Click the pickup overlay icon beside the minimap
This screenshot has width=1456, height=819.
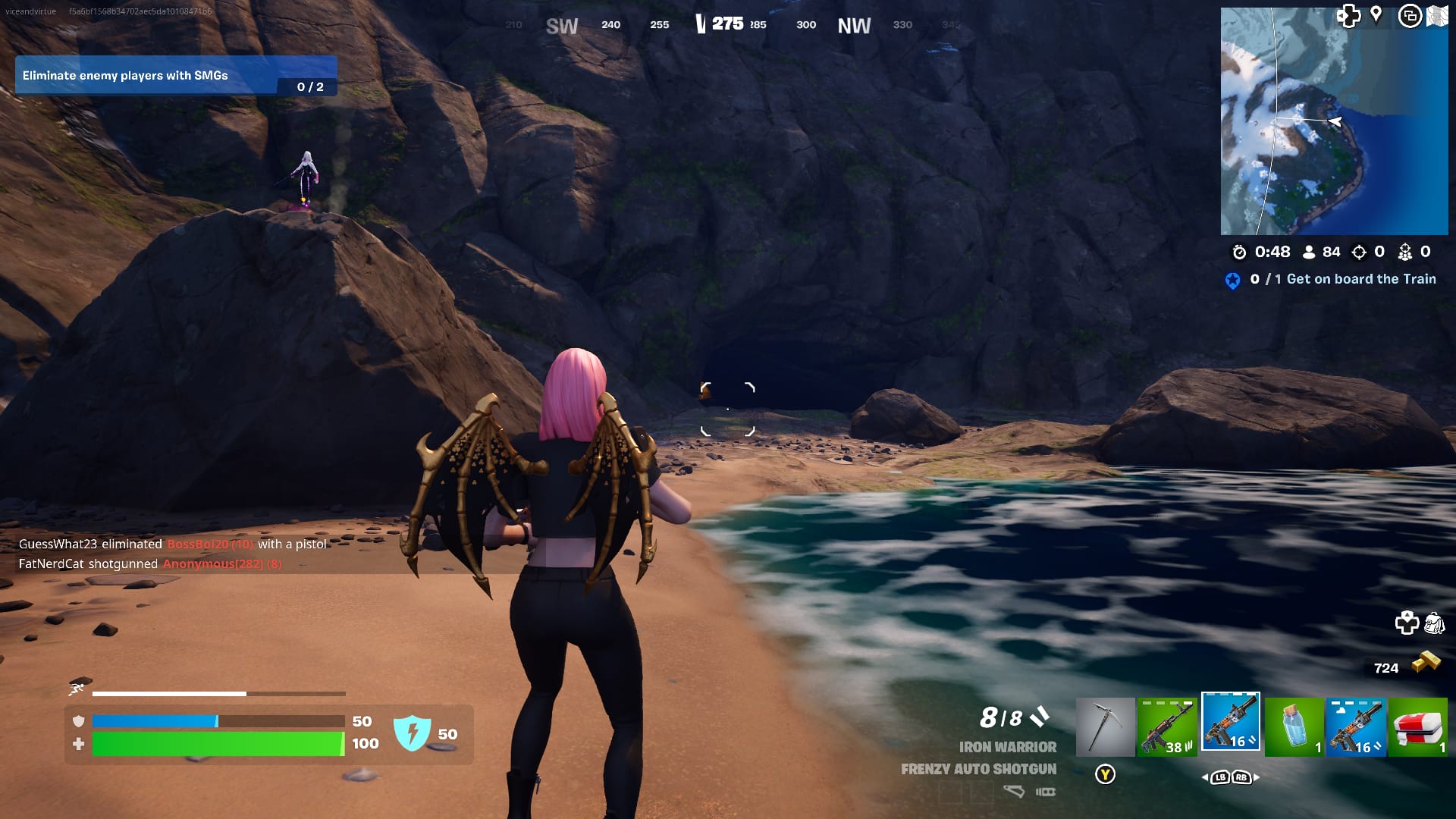pyautogui.click(x=1410, y=14)
